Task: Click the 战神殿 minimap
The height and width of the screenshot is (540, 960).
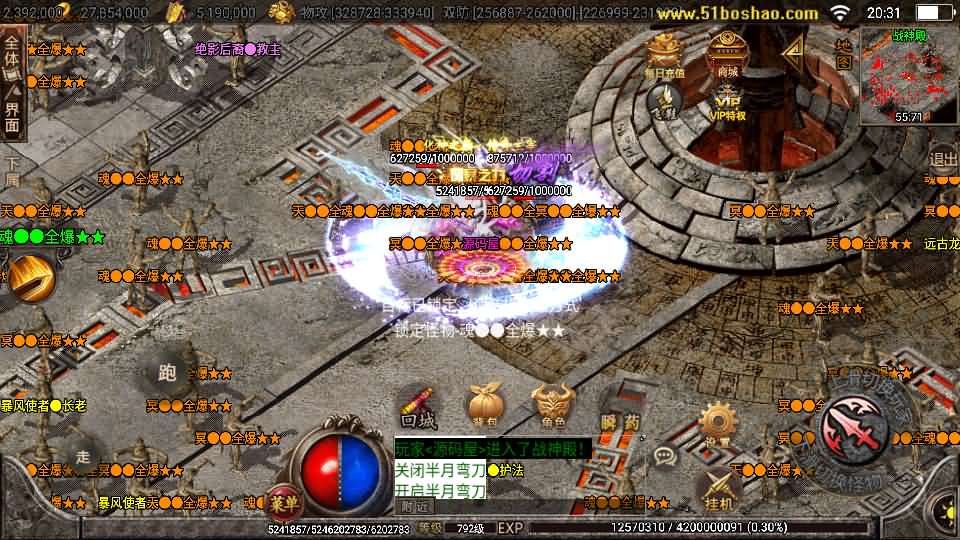Action: tap(908, 72)
